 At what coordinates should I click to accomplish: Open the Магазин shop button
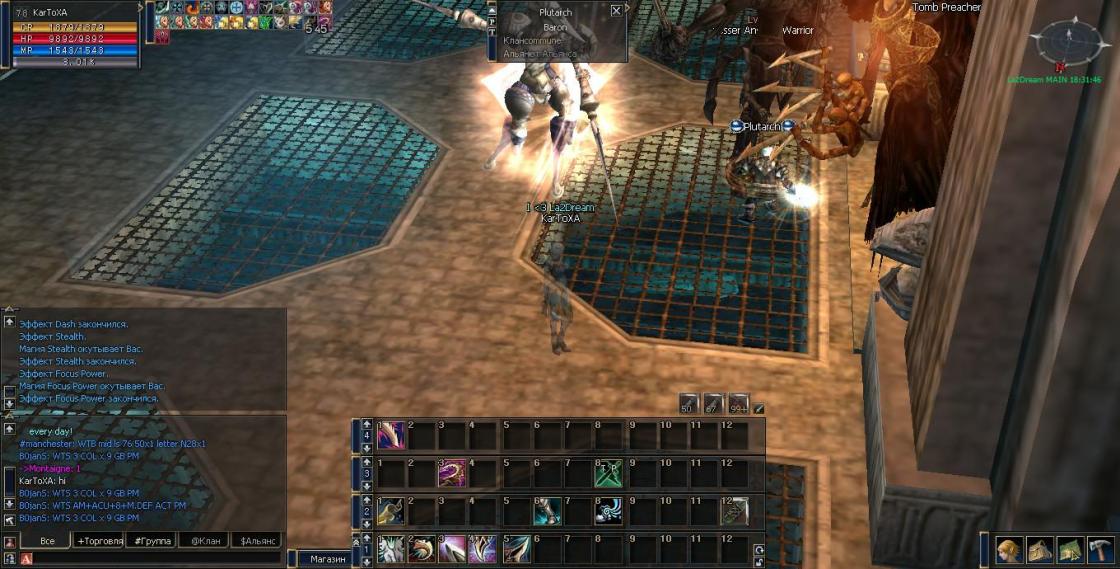tap(326, 559)
